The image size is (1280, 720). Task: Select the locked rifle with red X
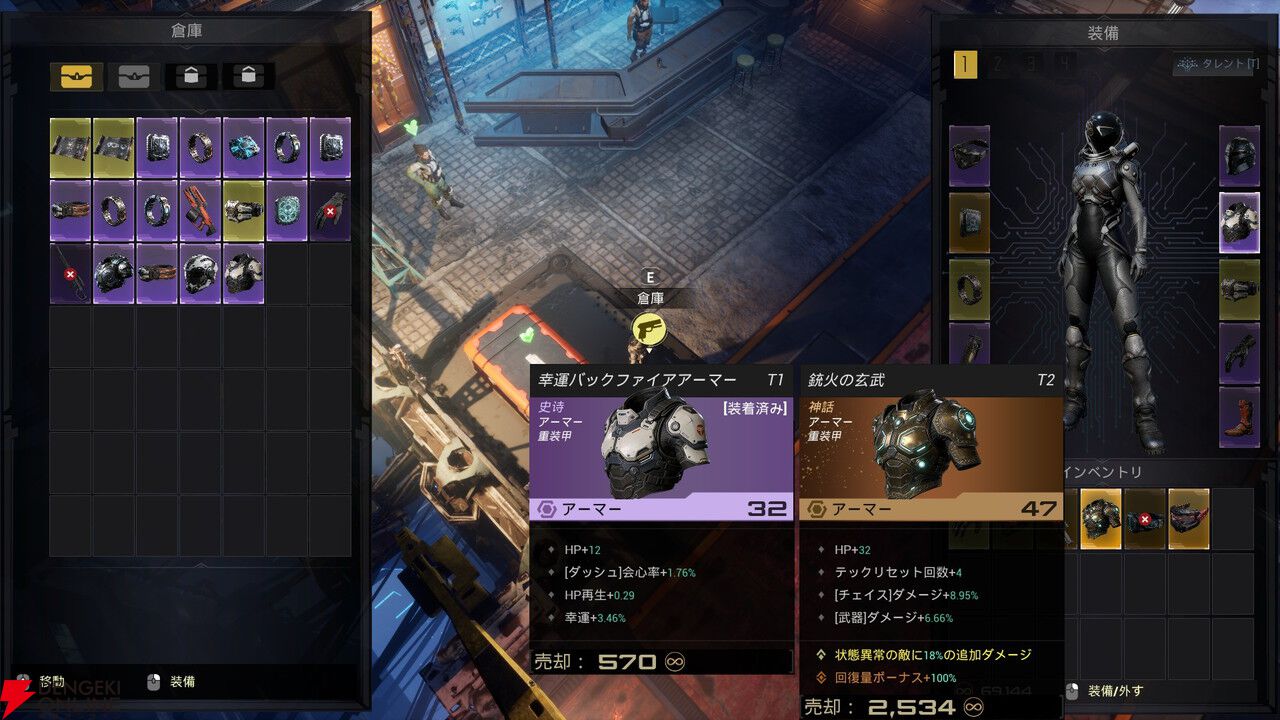tap(71, 274)
